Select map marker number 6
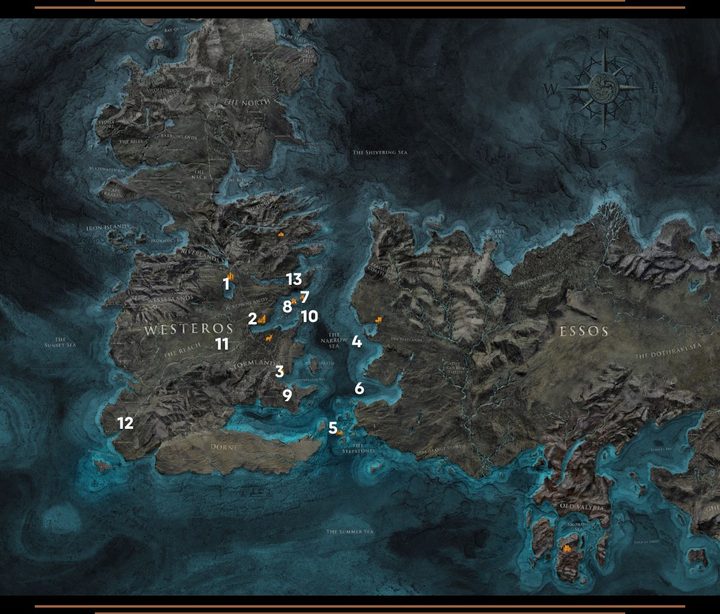720x614 pixels. click(359, 388)
